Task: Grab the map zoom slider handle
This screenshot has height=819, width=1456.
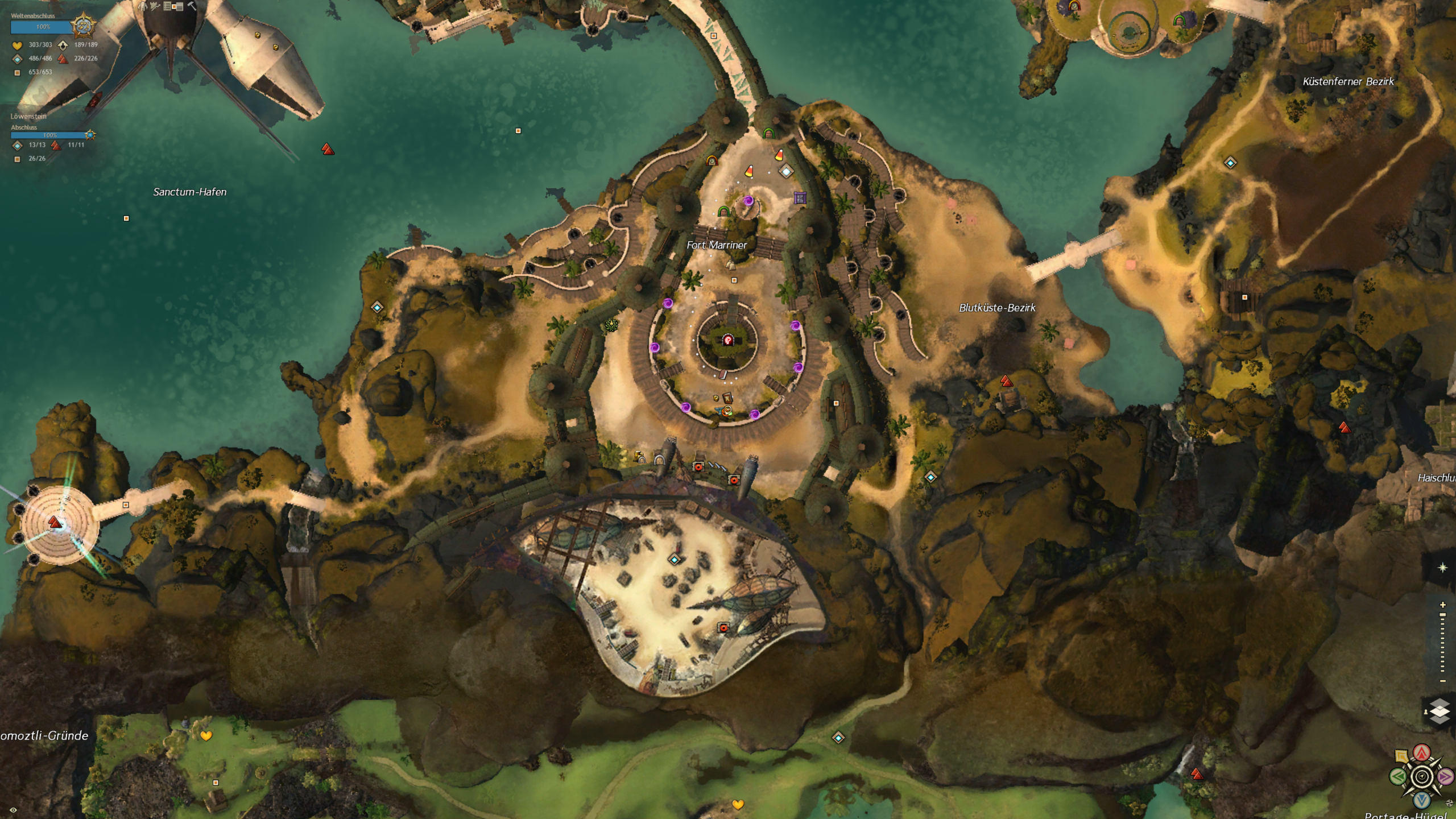Action: coord(1442,615)
